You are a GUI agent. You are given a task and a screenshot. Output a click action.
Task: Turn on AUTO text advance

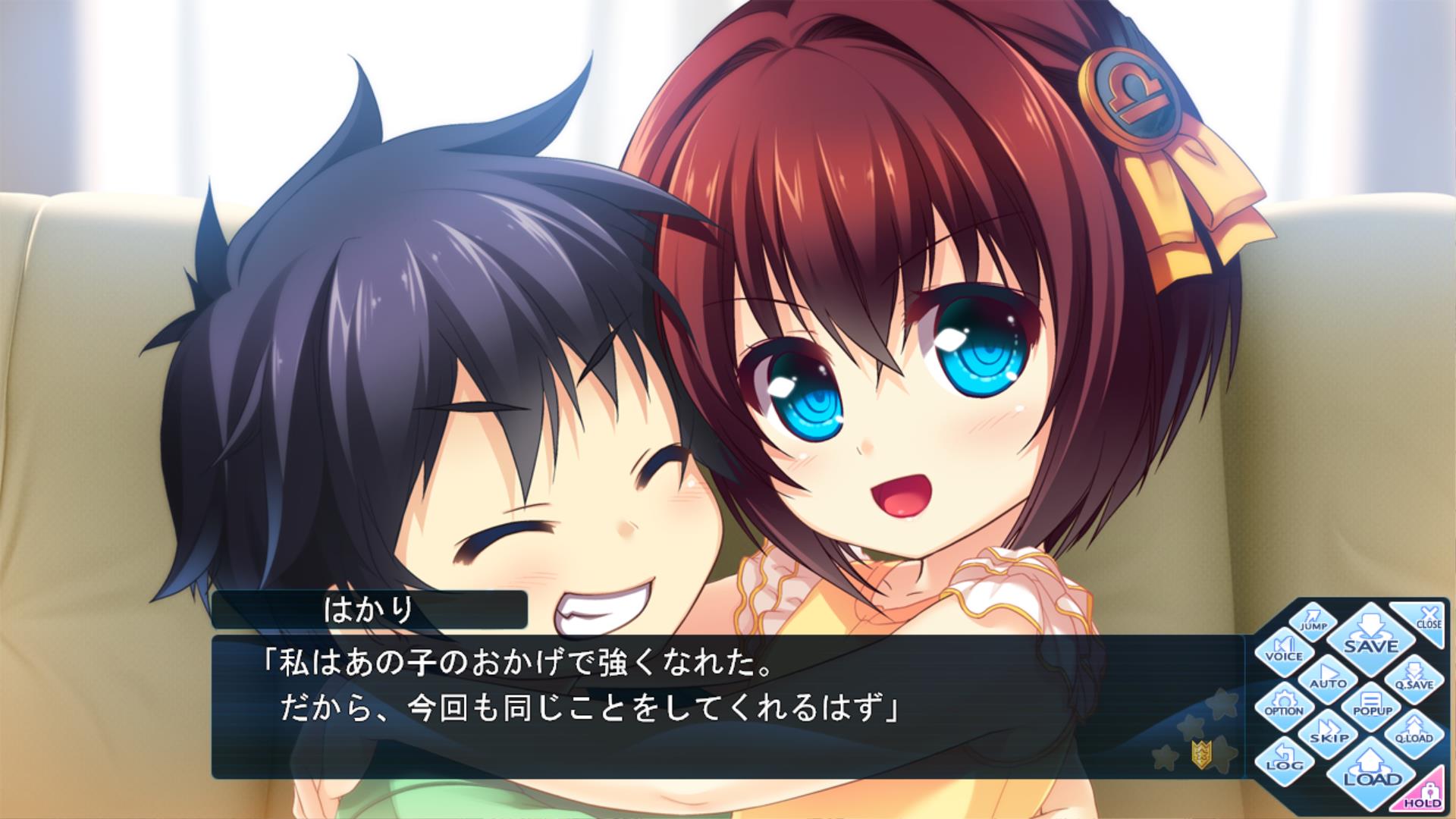click(x=1328, y=676)
